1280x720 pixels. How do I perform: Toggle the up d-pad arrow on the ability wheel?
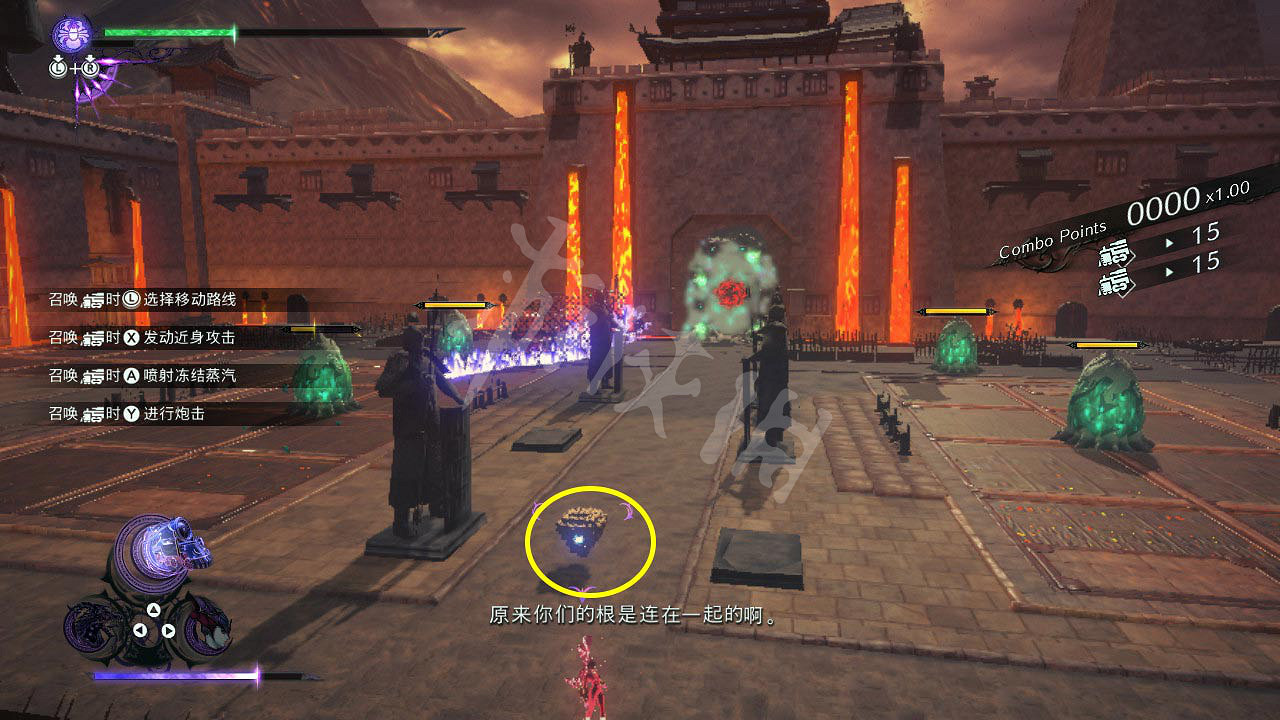(x=152, y=609)
